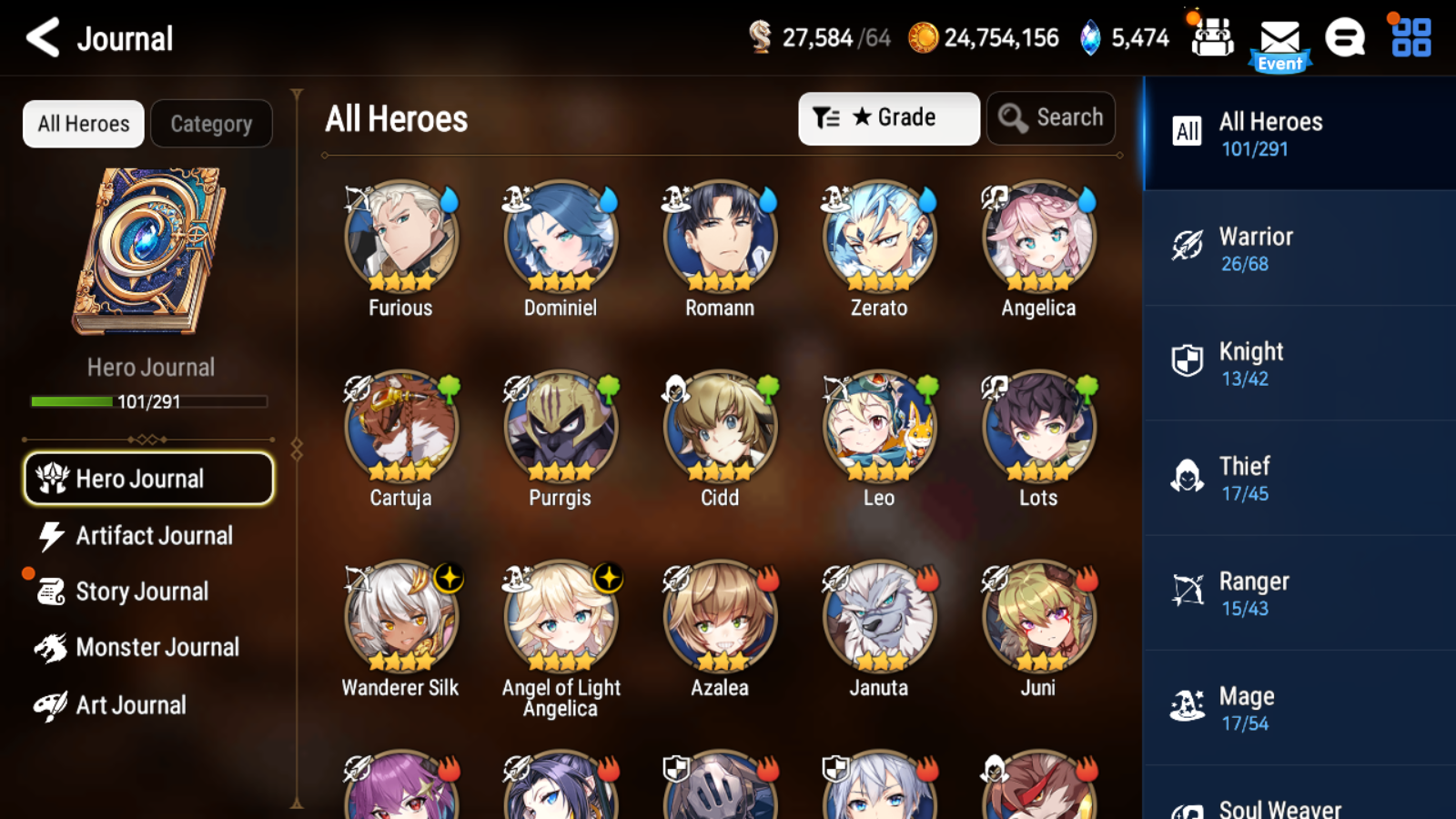This screenshot has width=1456, height=819.
Task: Click the gold coin currency icon
Action: [923, 38]
